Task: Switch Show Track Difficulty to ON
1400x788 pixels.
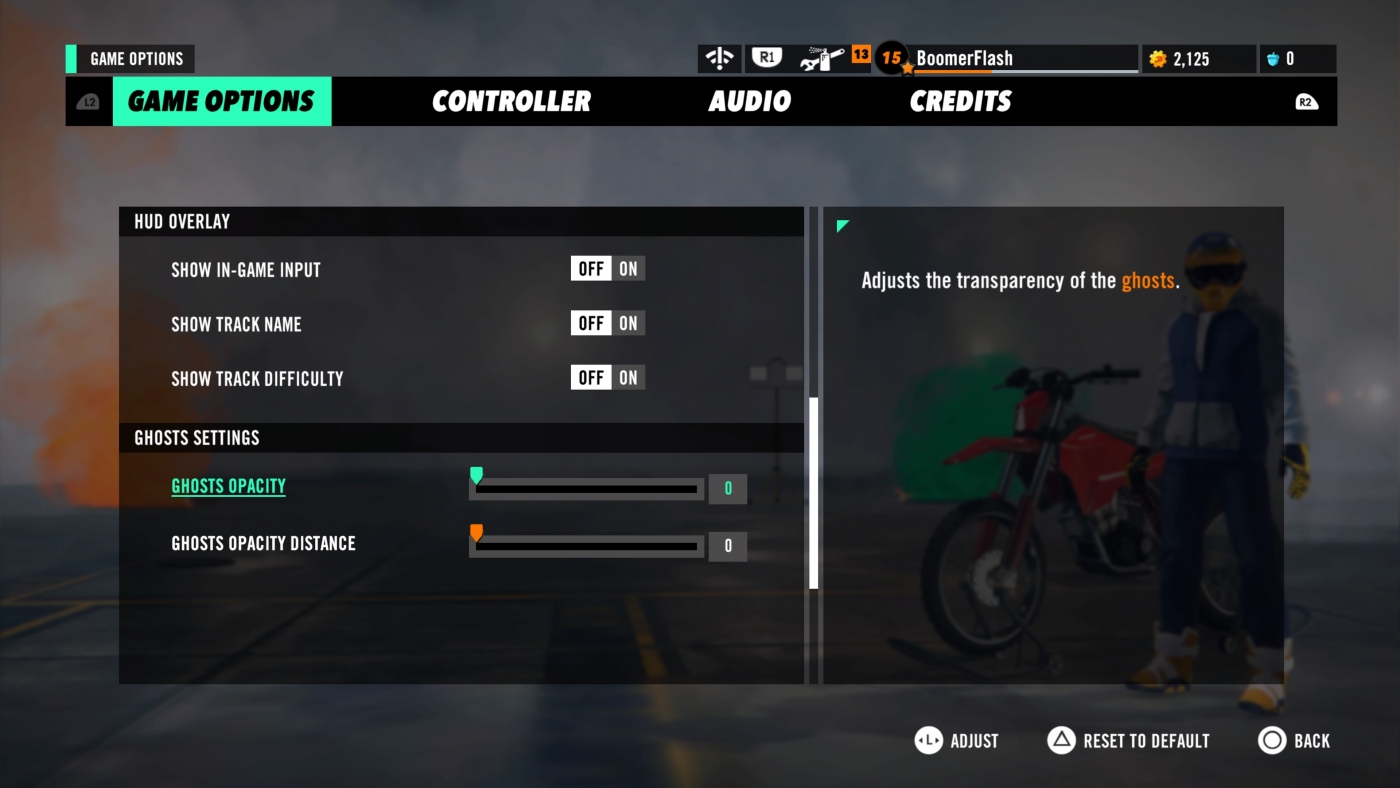Action: click(630, 377)
